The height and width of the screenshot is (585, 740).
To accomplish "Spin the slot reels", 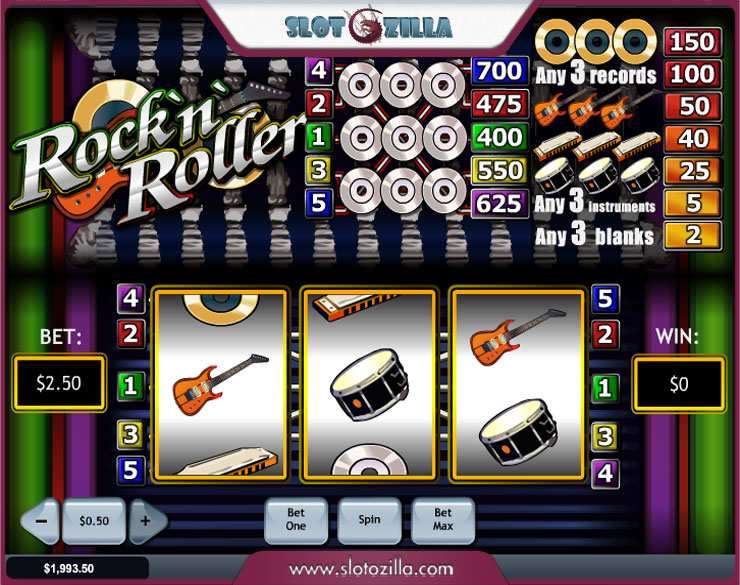I will 368,520.
